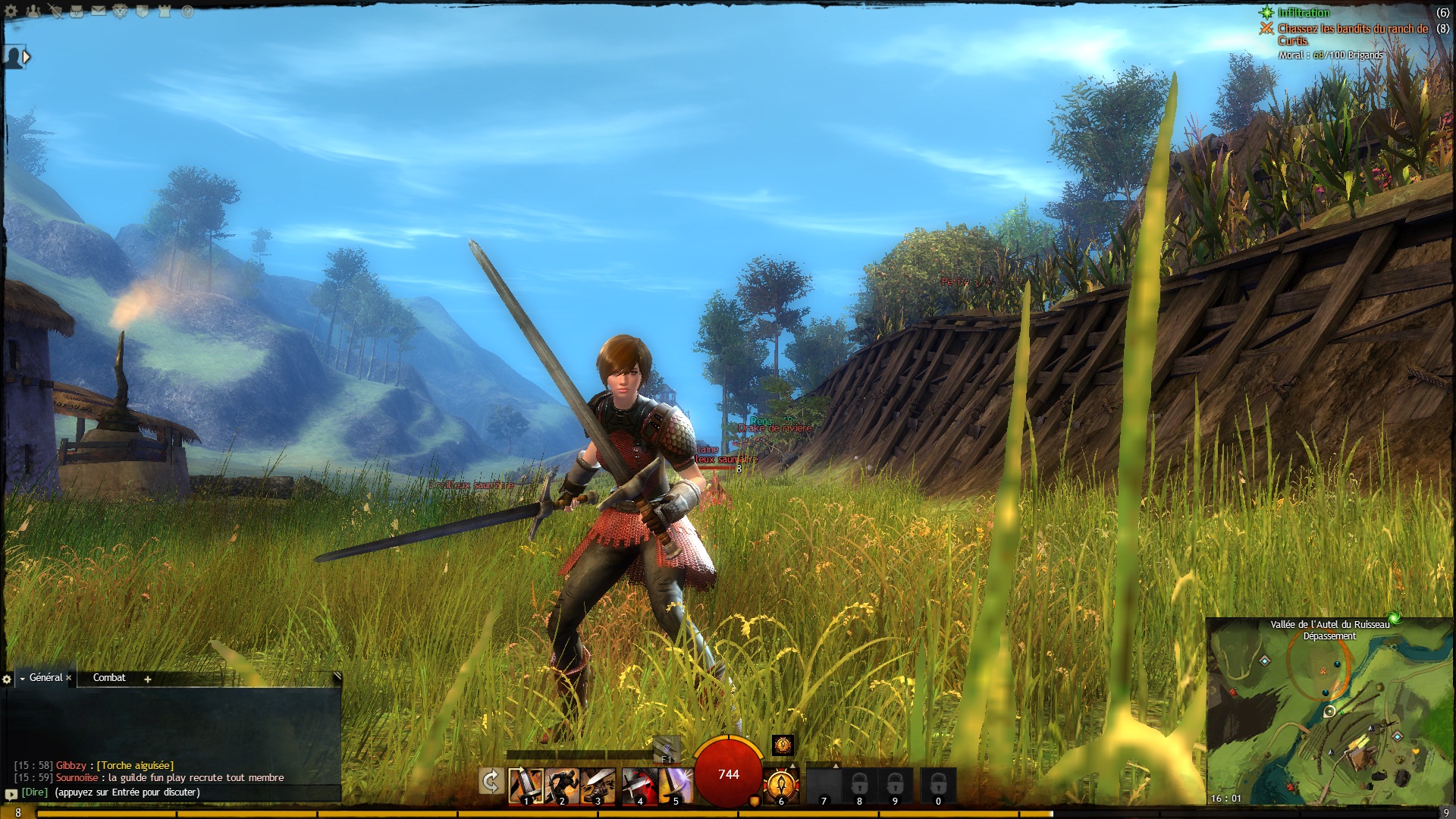1456x819 pixels.
Task: Open the question mark help icon
Action: 187,11
